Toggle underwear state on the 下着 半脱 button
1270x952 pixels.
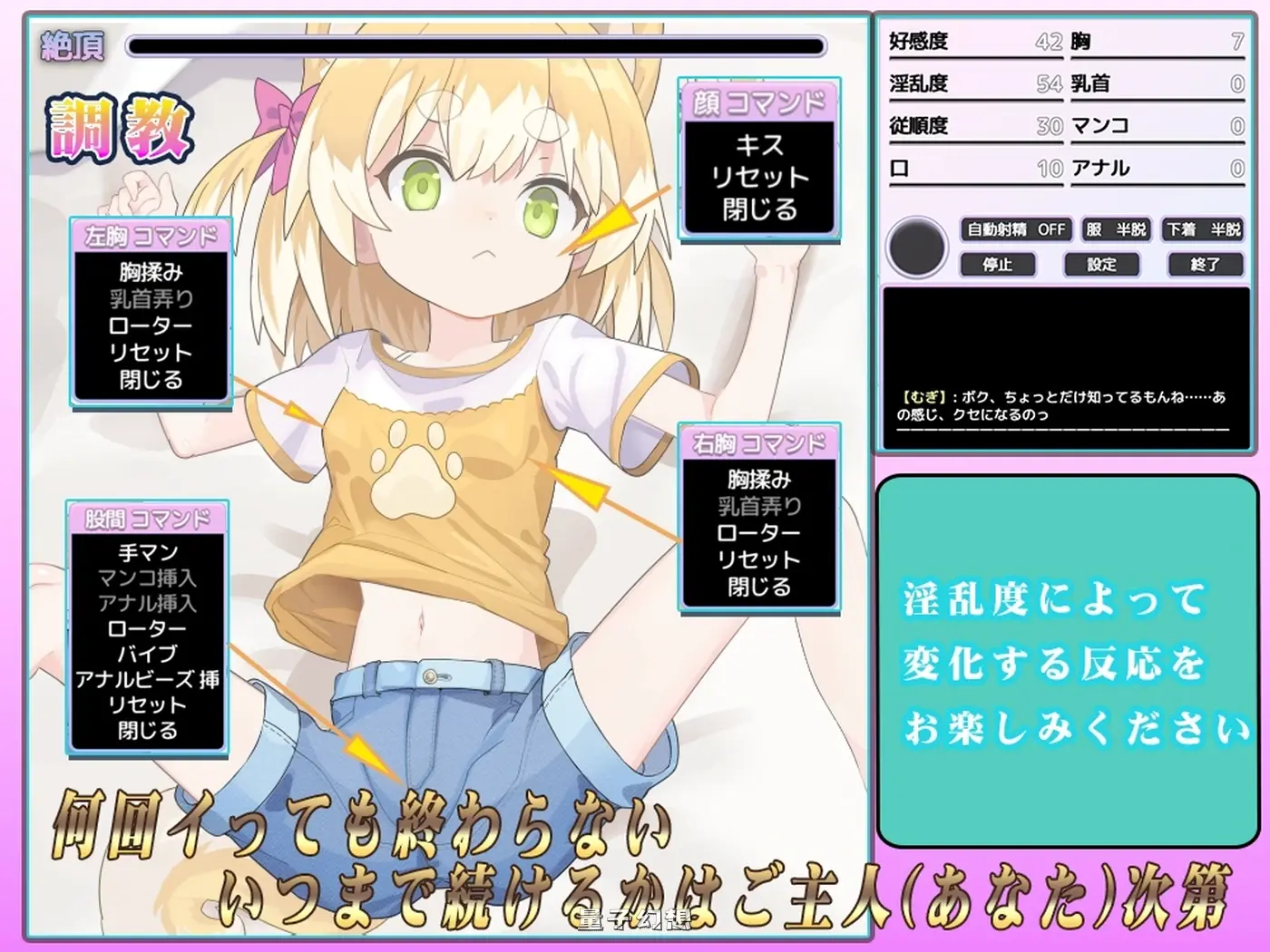[x=1205, y=229]
